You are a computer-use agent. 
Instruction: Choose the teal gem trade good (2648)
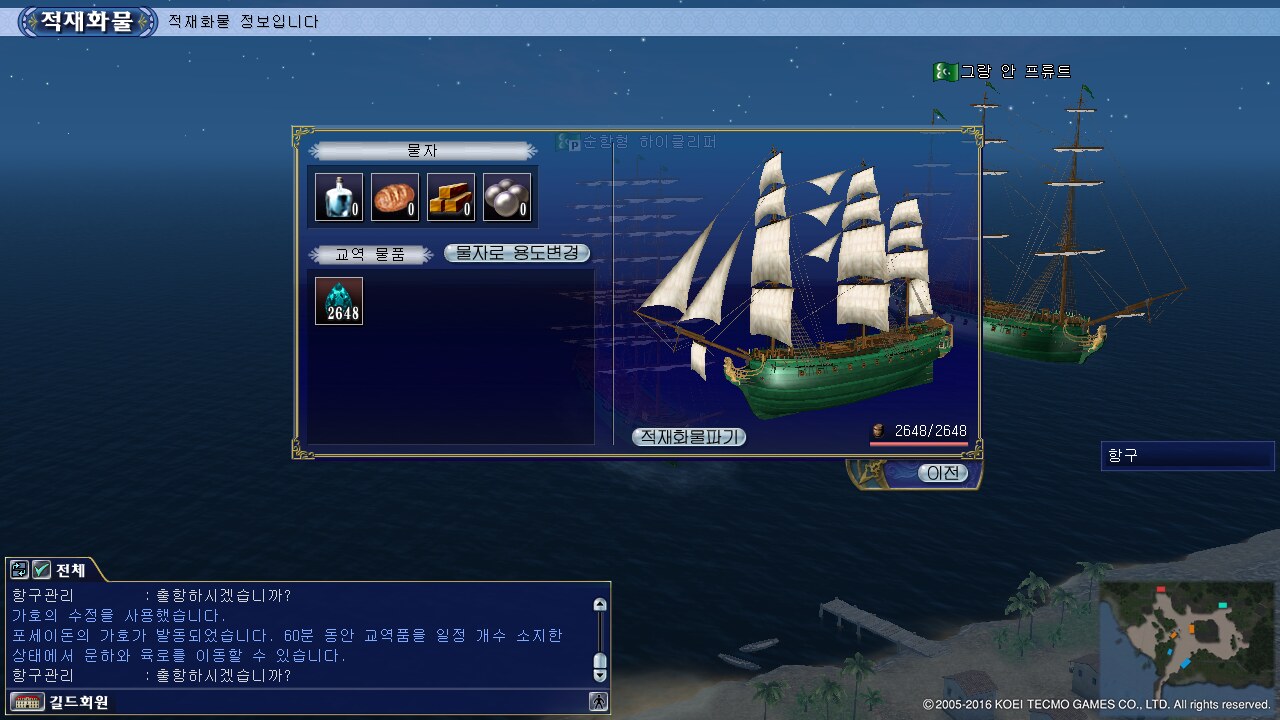point(339,301)
